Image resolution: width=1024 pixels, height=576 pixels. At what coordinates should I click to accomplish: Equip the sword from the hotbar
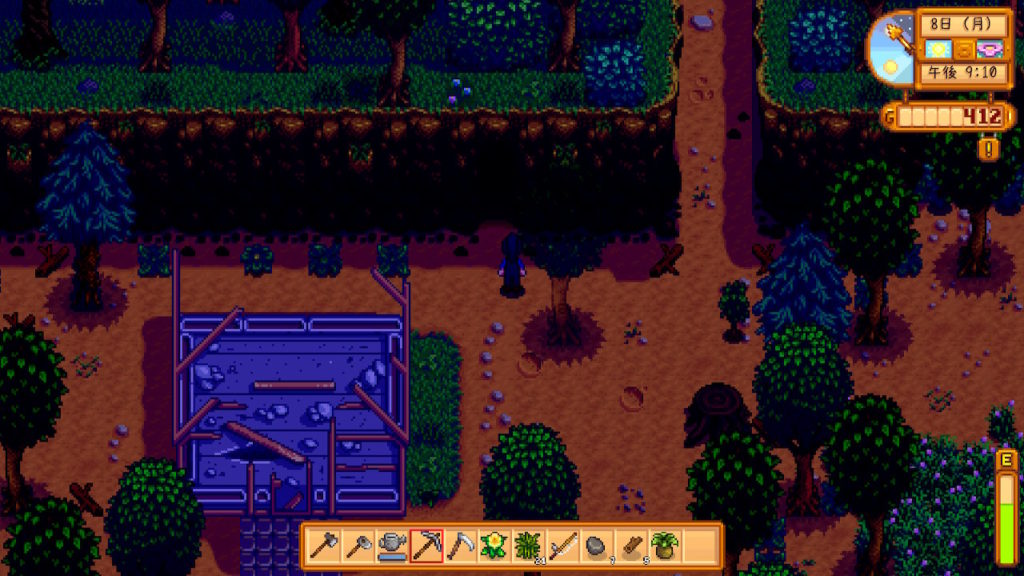pyautogui.click(x=562, y=546)
